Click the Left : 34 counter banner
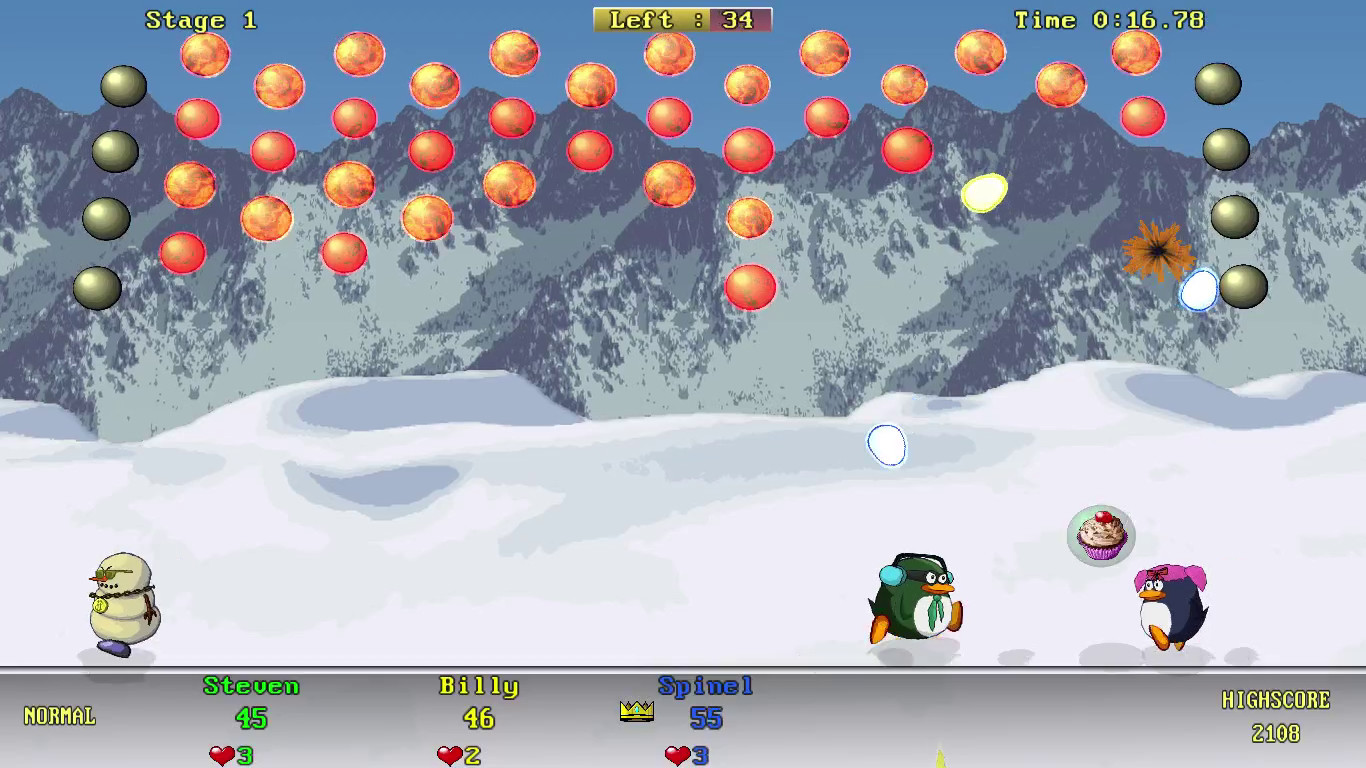This screenshot has height=768, width=1366. [683, 19]
